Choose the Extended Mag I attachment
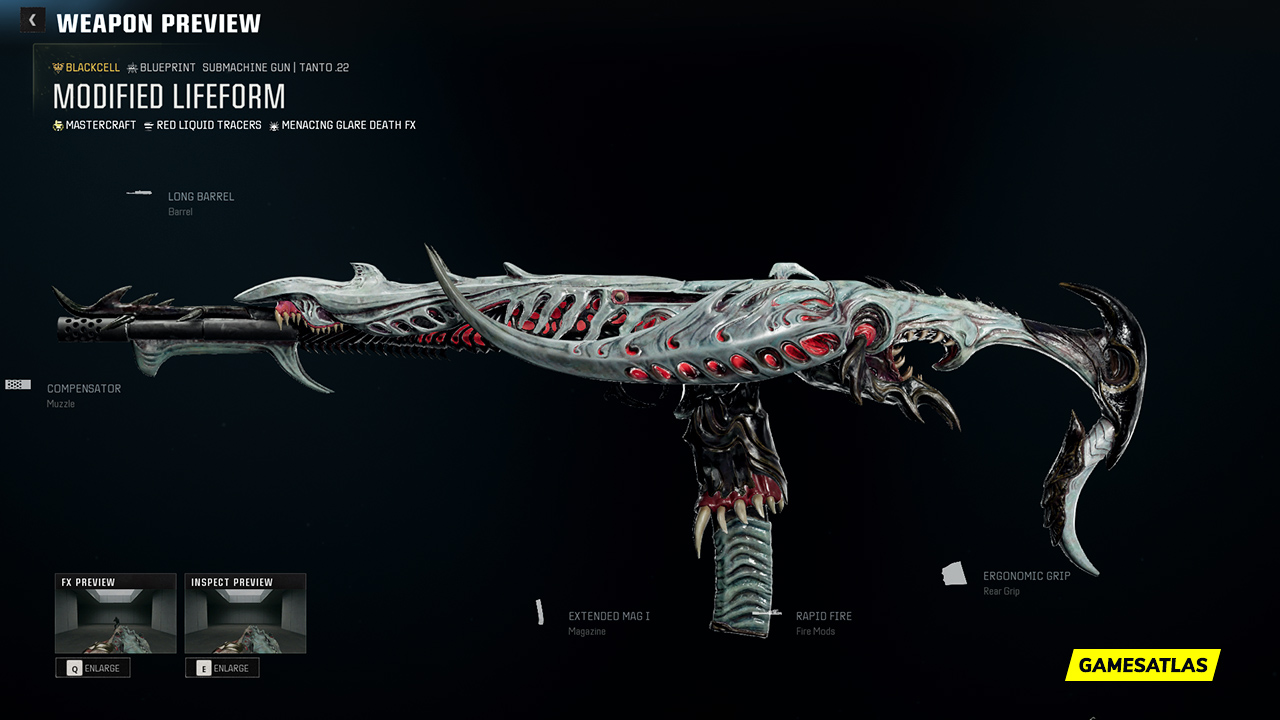Screen dimensions: 1280x720 [x=608, y=617]
